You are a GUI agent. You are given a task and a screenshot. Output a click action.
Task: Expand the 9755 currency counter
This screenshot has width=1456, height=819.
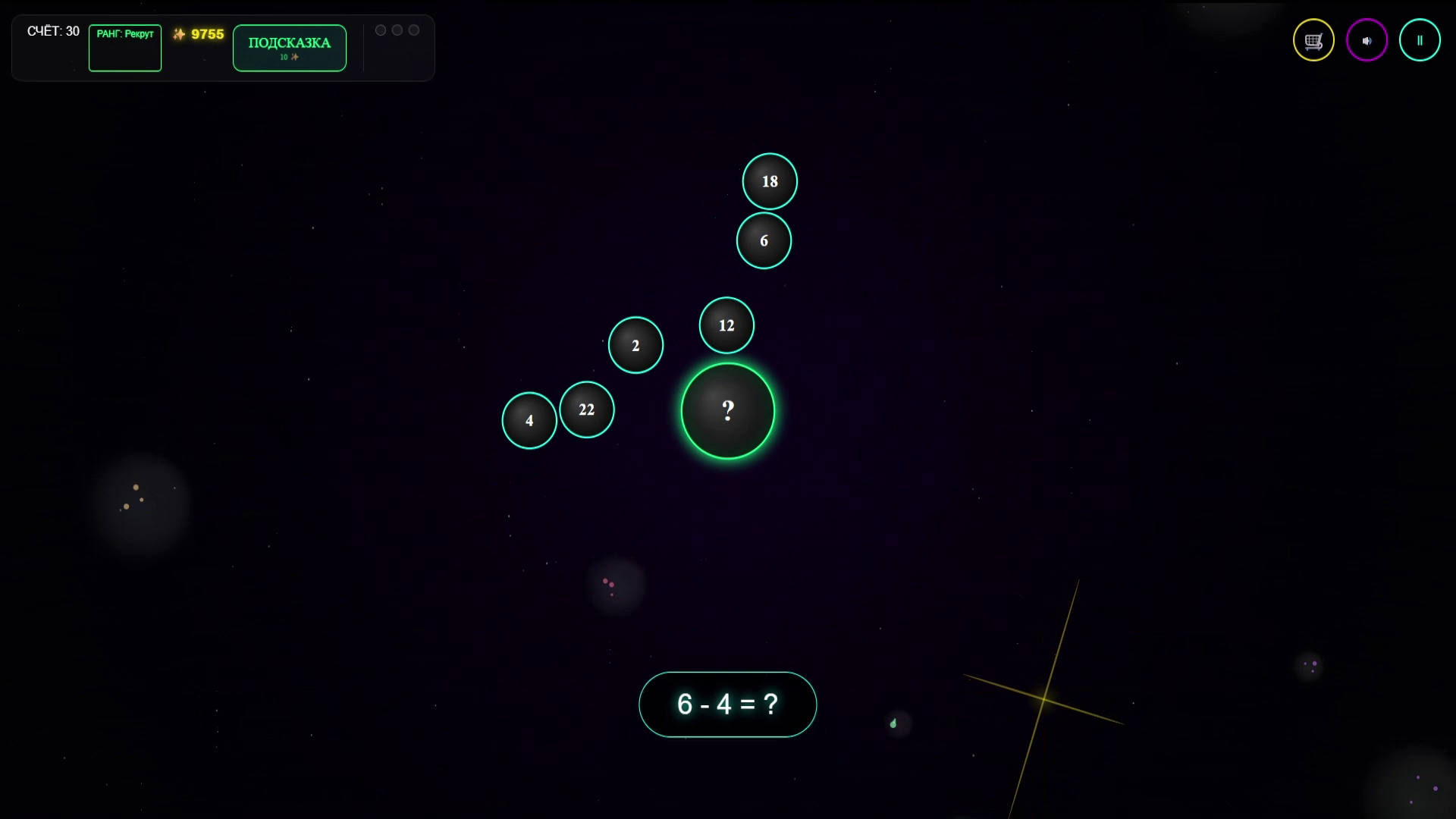199,33
